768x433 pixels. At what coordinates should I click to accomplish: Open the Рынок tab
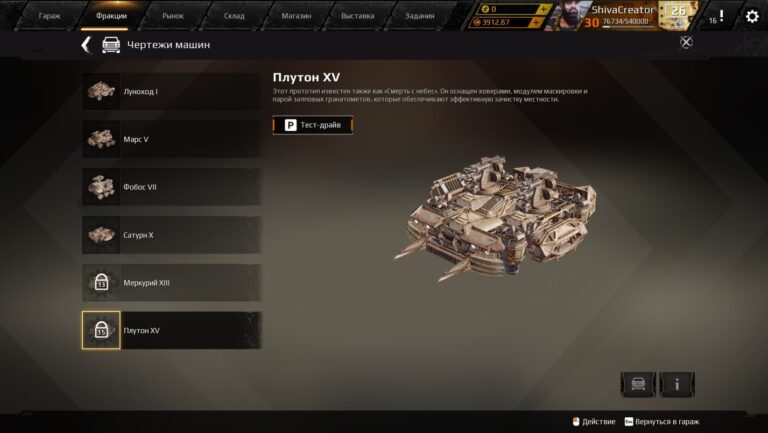click(x=173, y=16)
